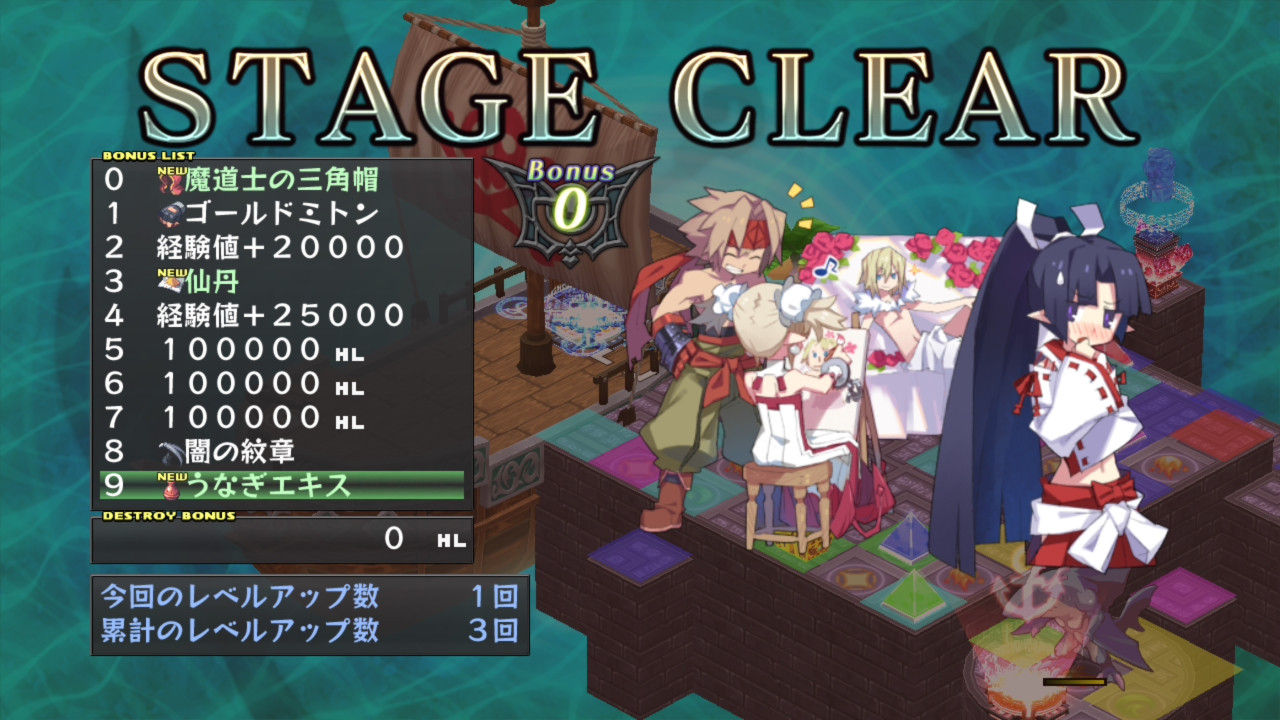Pick the 仙丹 bonus item
This screenshot has height=720, width=1280.
281,281
